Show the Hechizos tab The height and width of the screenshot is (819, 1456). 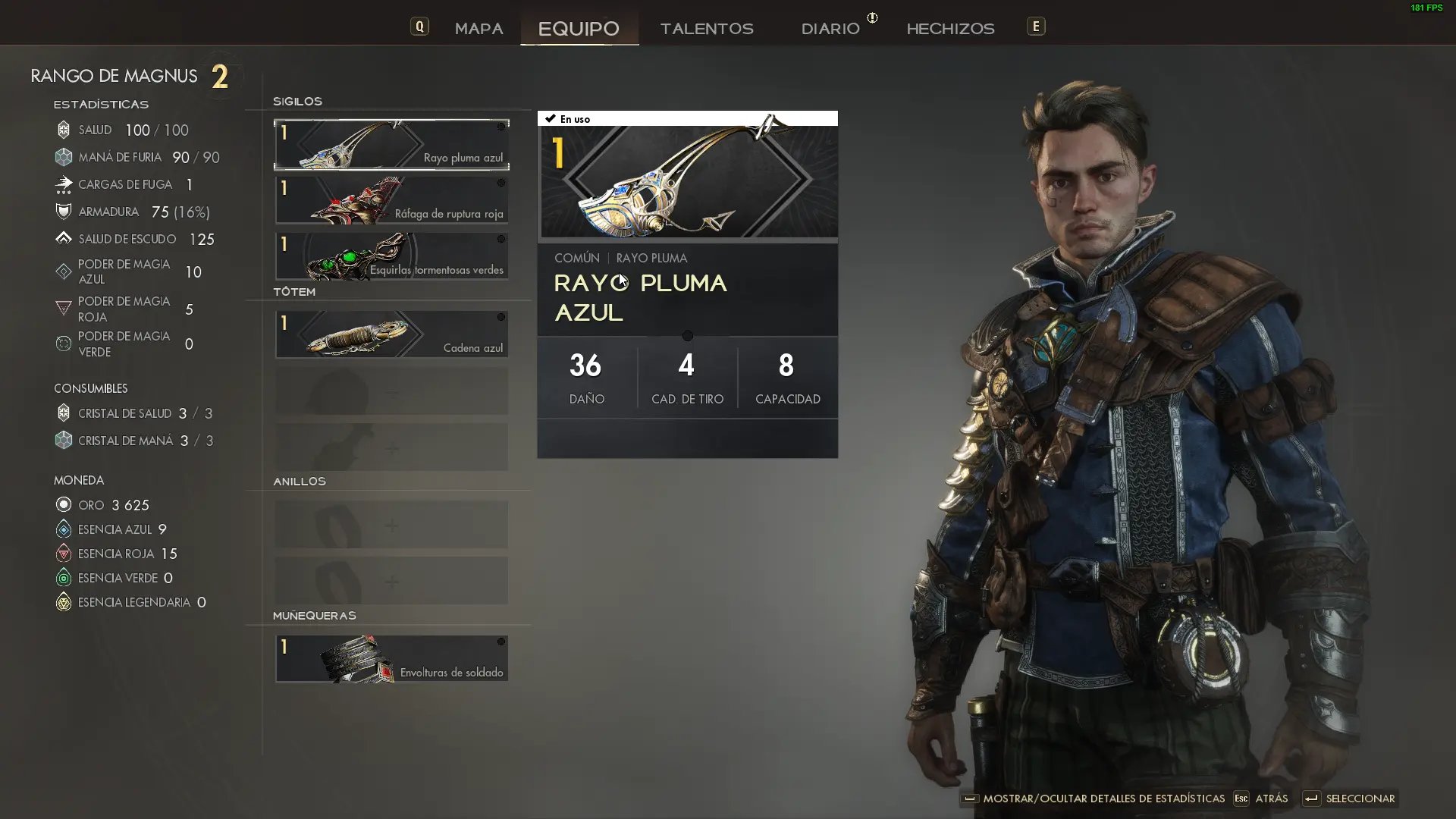point(950,29)
